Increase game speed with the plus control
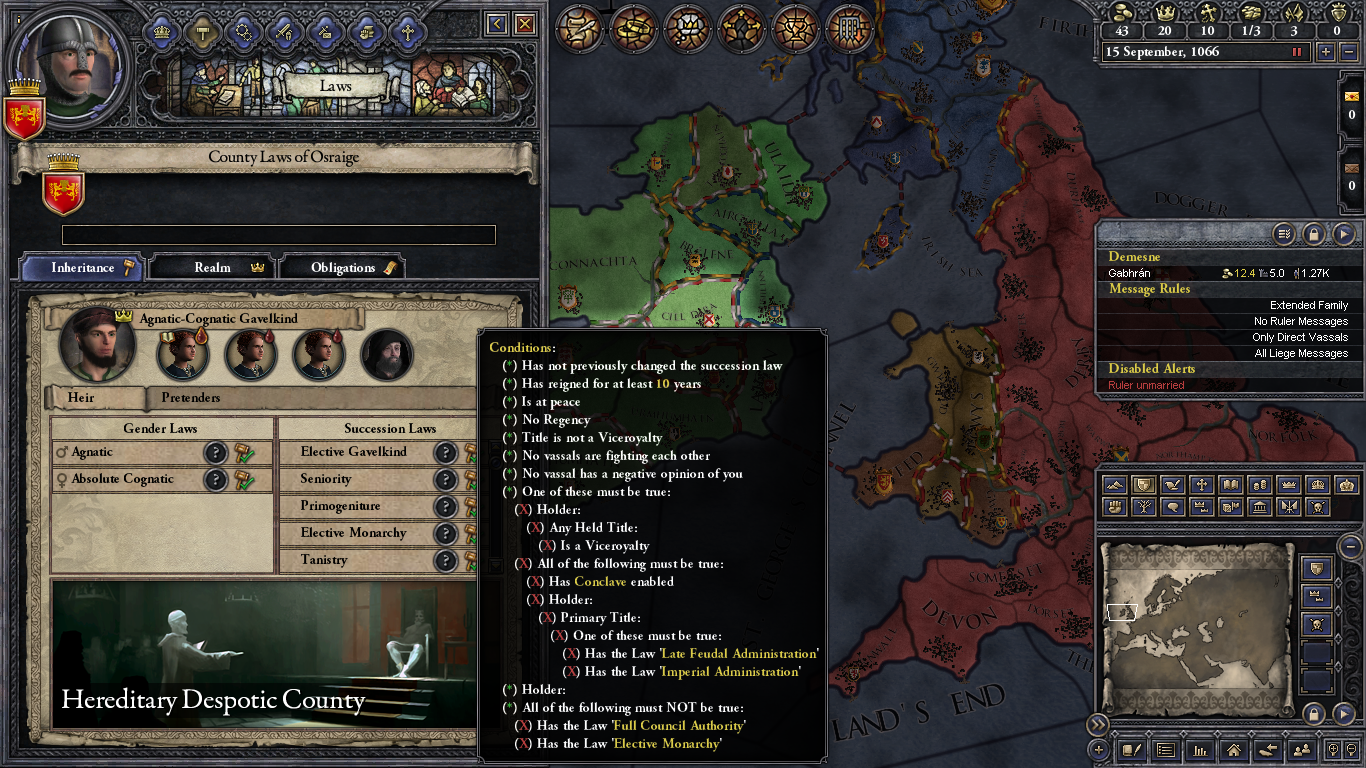1366x768 pixels. 1326,51
